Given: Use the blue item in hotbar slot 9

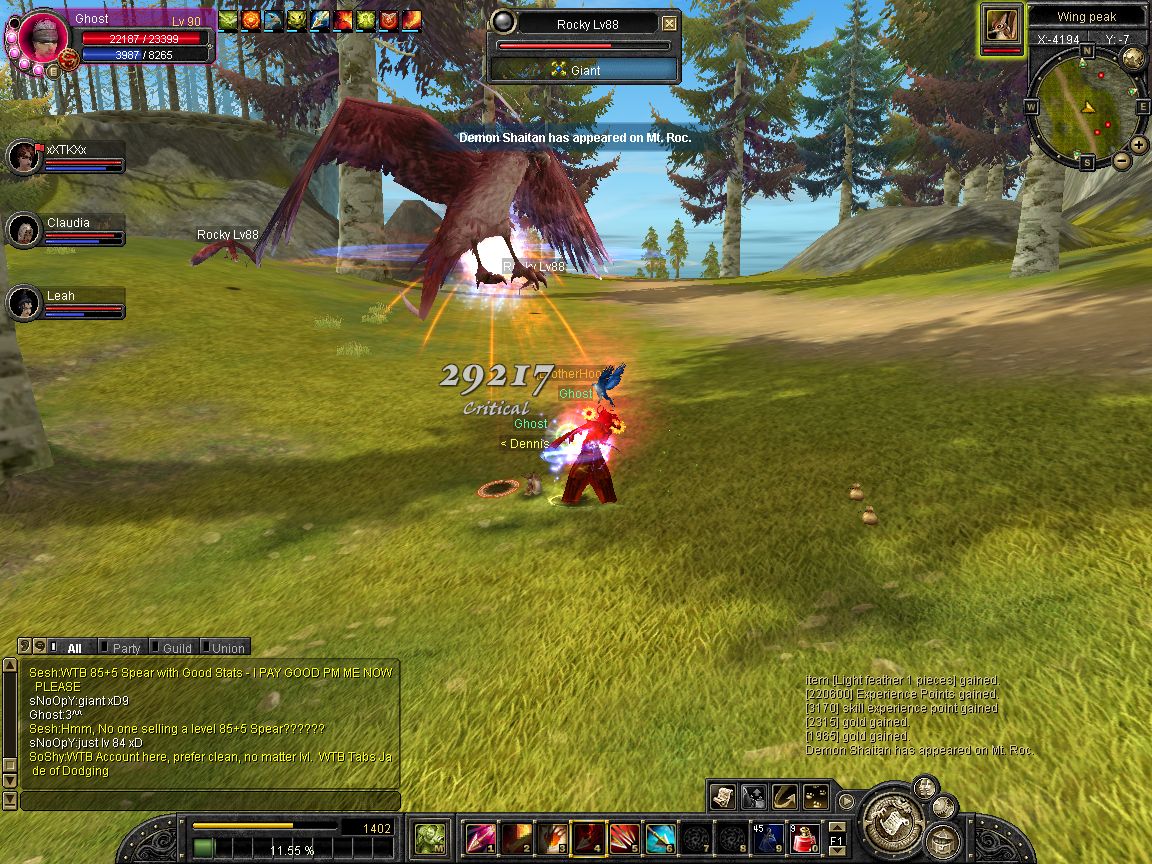Looking at the screenshot, I should [x=769, y=838].
